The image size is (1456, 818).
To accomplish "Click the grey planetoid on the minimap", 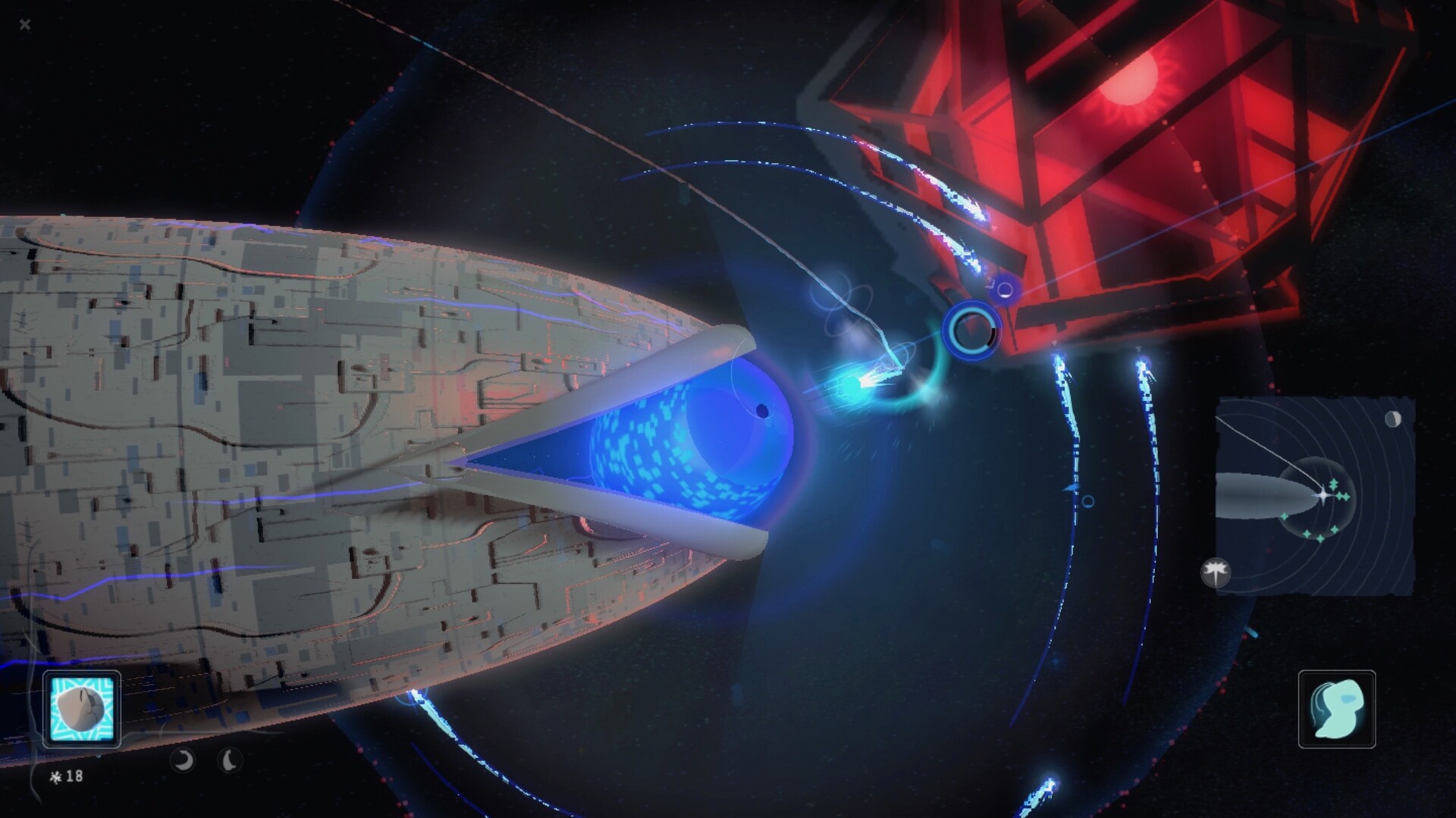I will [1255, 494].
